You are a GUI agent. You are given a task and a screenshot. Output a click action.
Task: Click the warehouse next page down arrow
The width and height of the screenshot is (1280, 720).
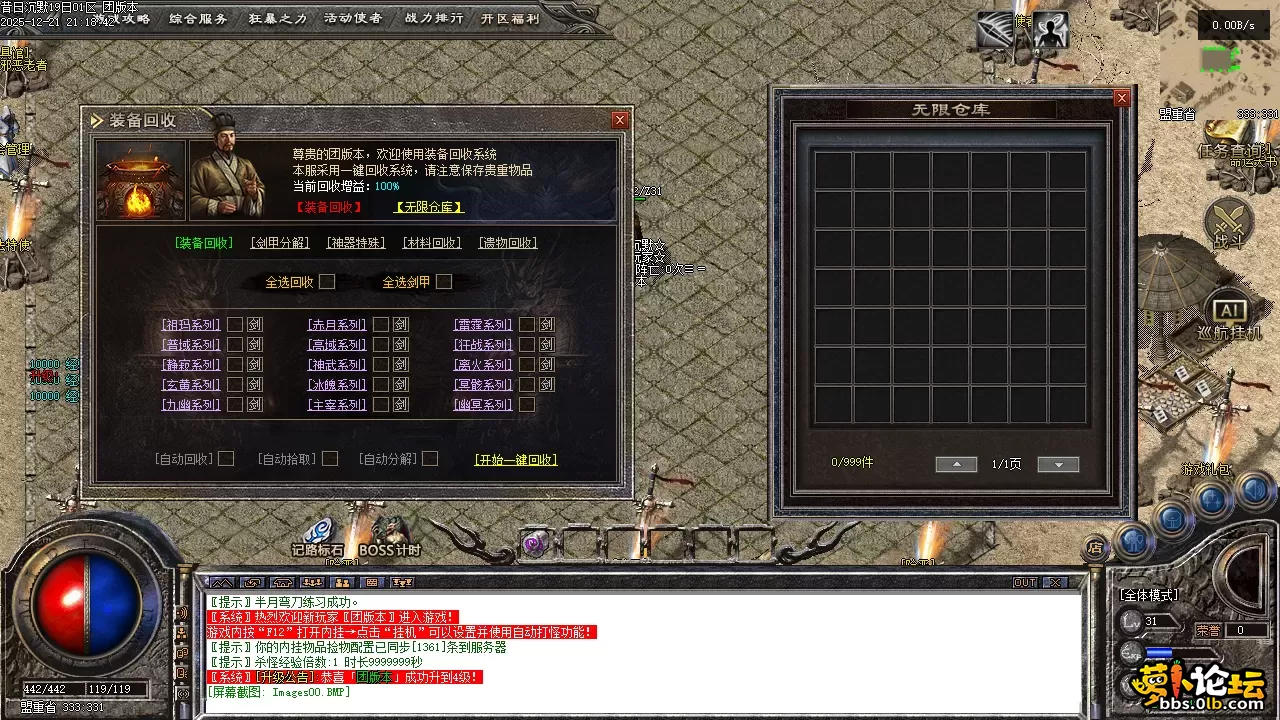(1058, 464)
